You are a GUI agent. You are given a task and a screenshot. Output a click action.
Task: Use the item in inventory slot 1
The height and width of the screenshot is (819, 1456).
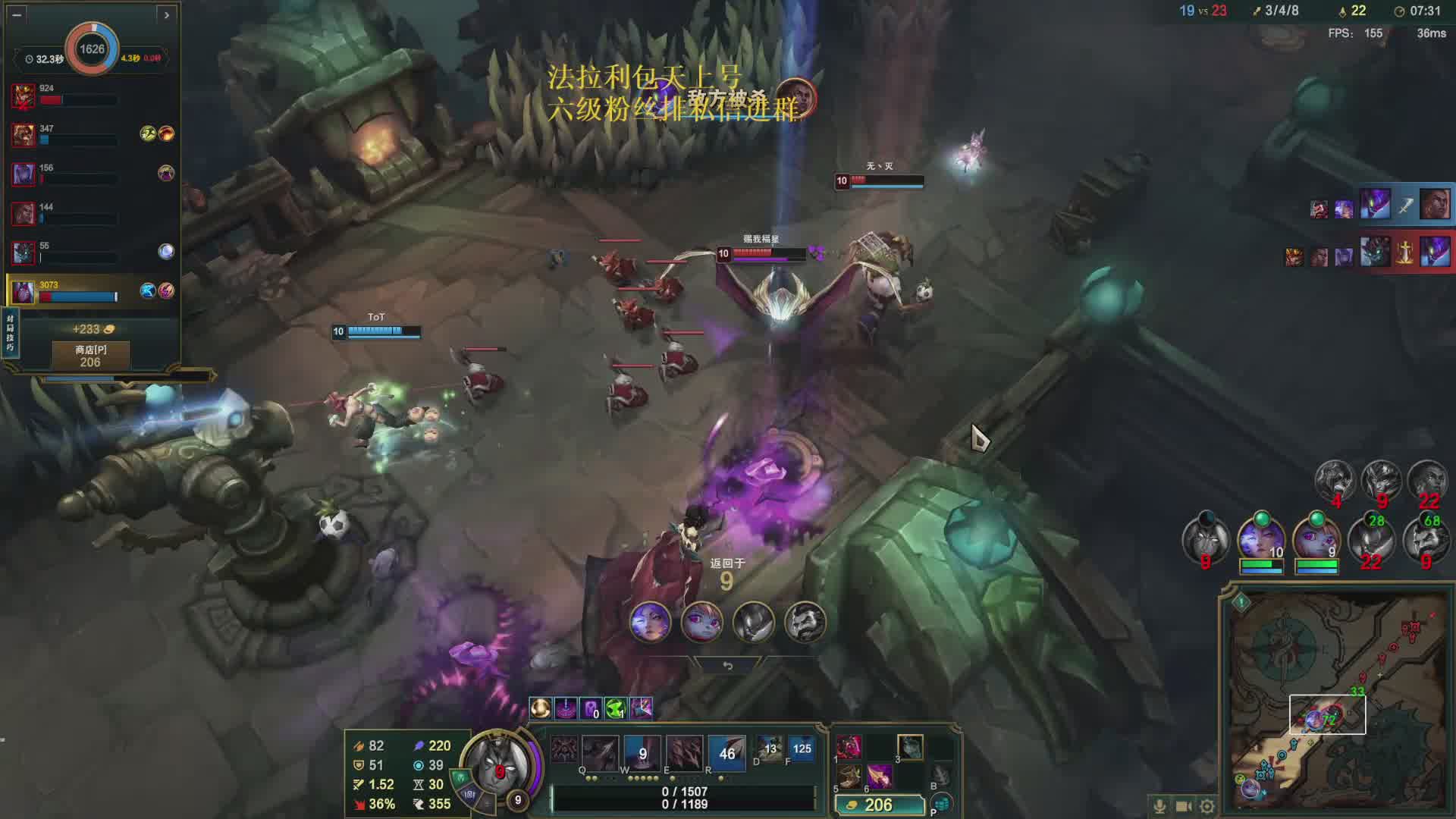(849, 747)
